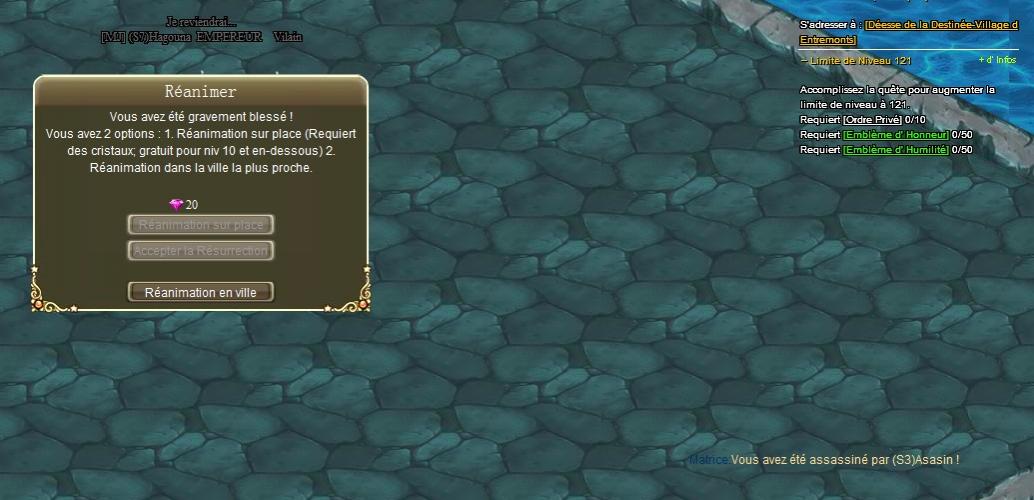Show more quest details via + d'Infos
The width and height of the screenshot is (1034, 500).
(997, 60)
